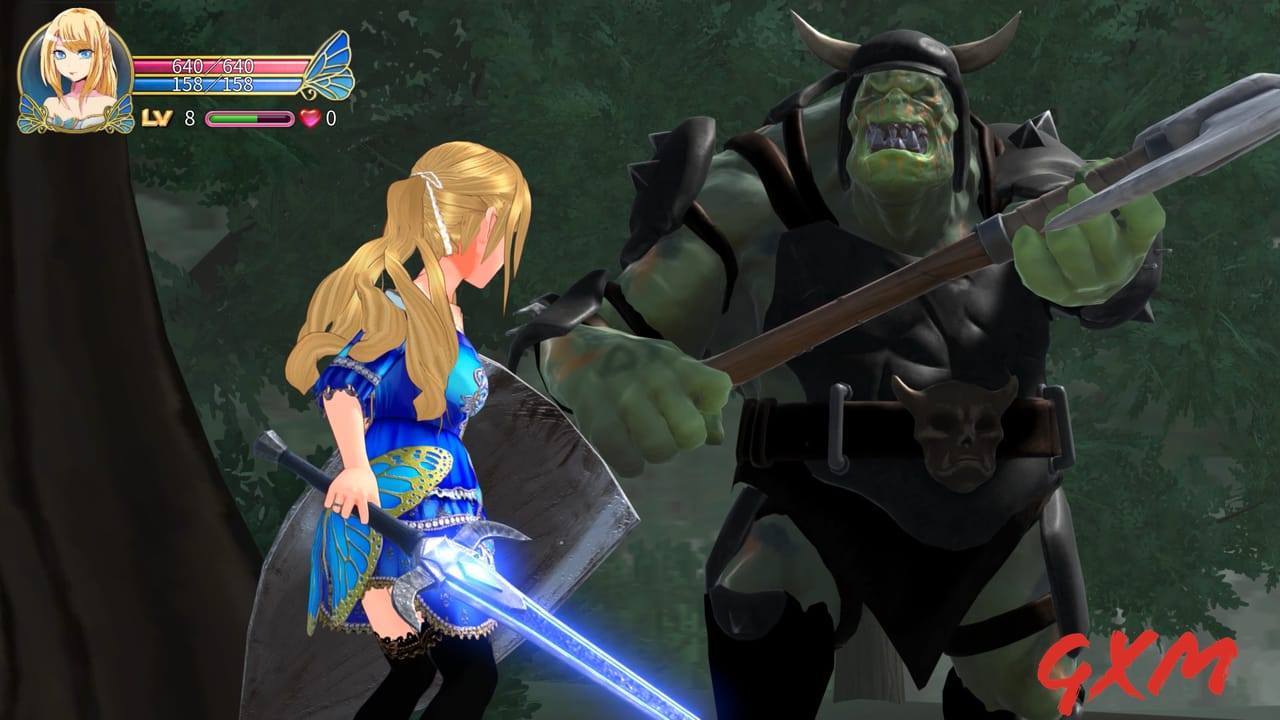
Task: Click the white hairpin accessory icon on the portrait
Action: [53, 38]
